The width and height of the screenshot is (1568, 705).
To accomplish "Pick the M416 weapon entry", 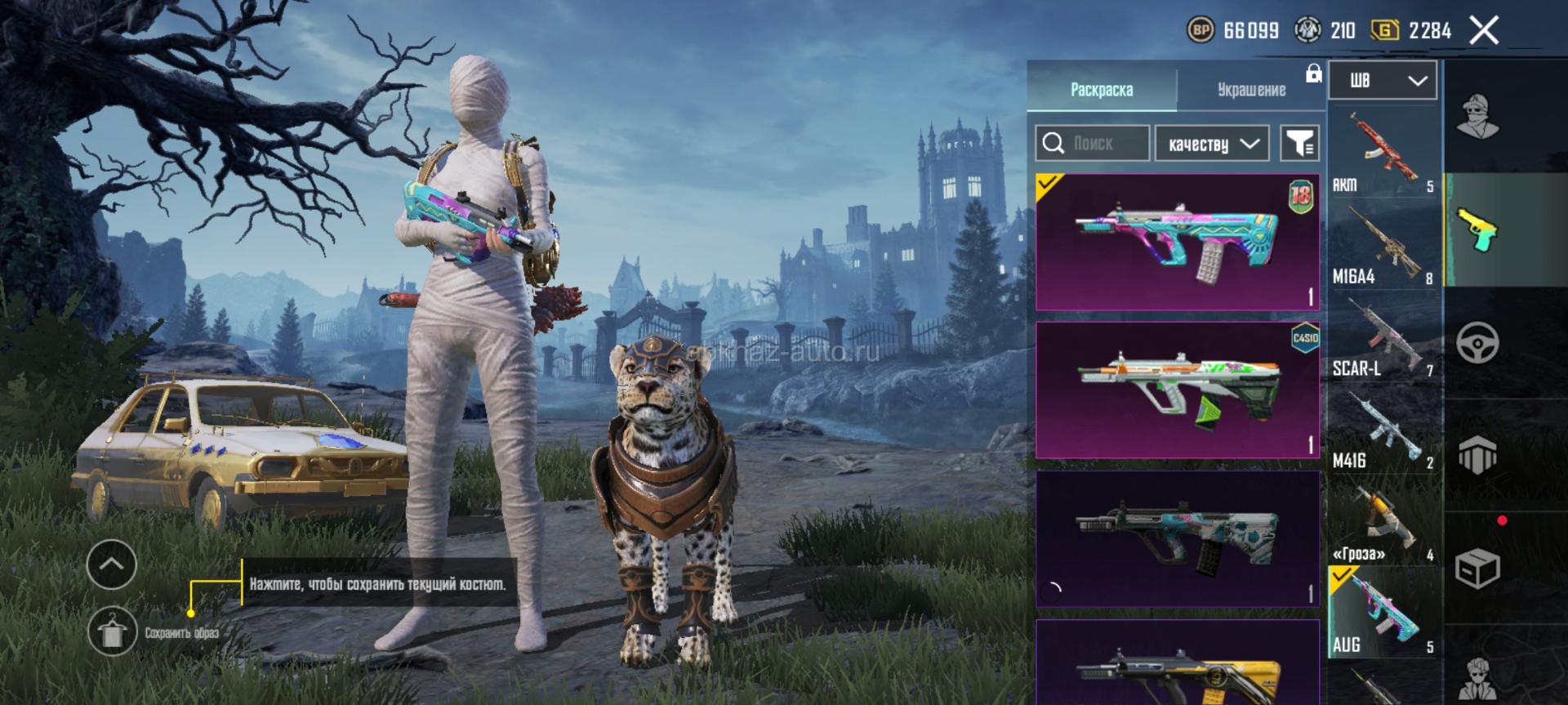I will coord(1383,429).
